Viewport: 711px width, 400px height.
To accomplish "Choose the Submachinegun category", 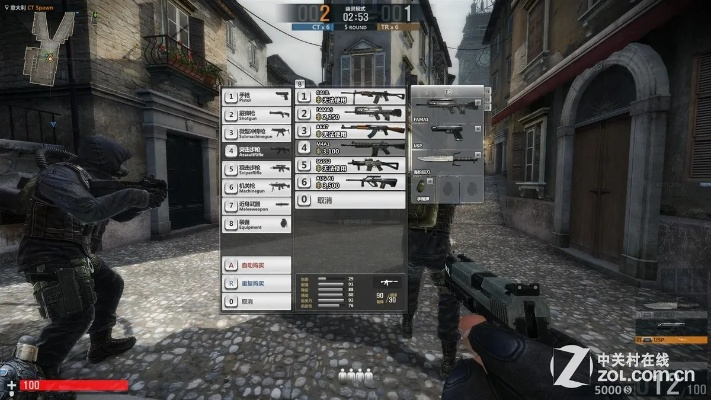I will (257, 133).
